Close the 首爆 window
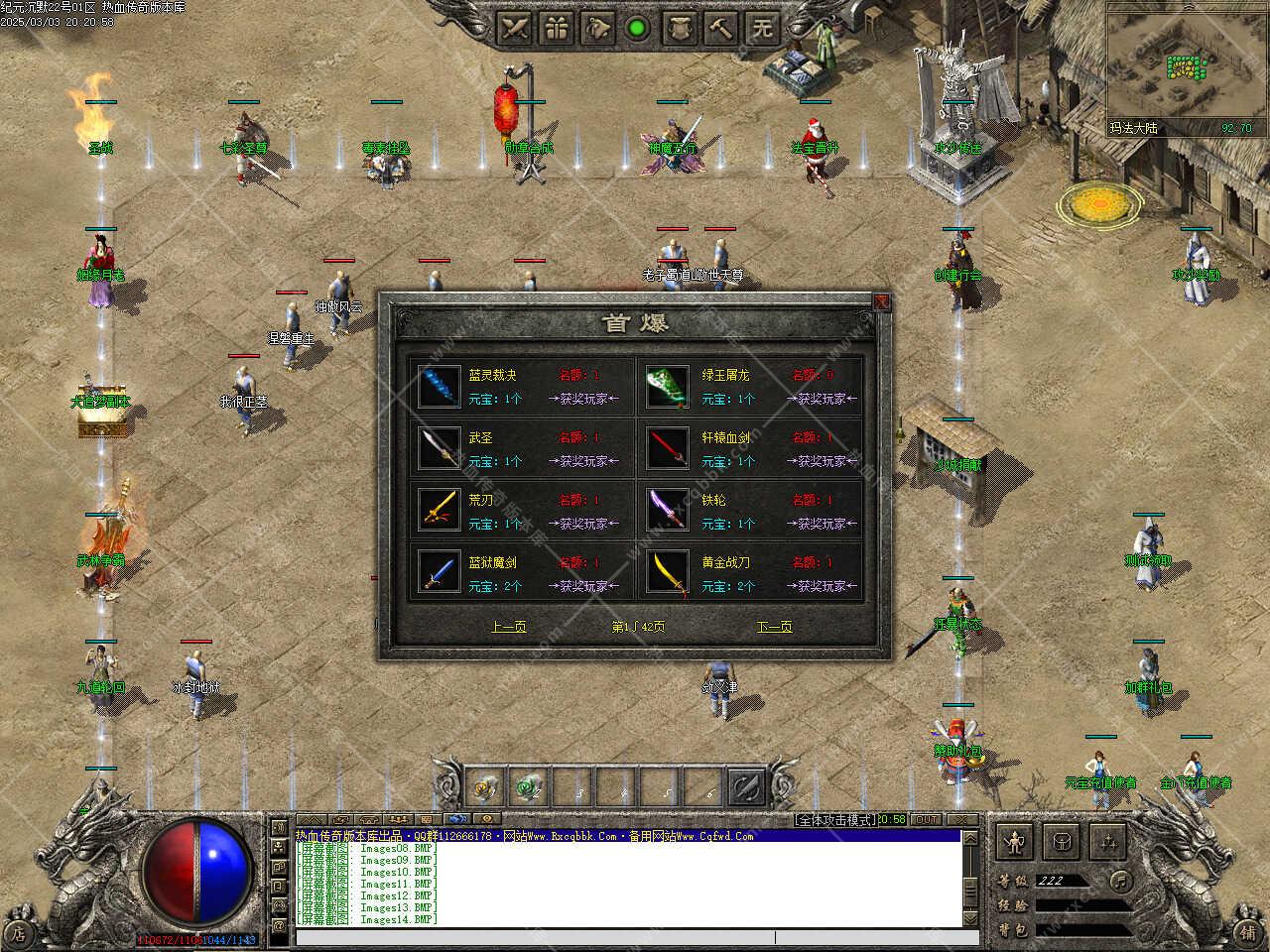Screen dimensions: 1270x952 (881, 301)
